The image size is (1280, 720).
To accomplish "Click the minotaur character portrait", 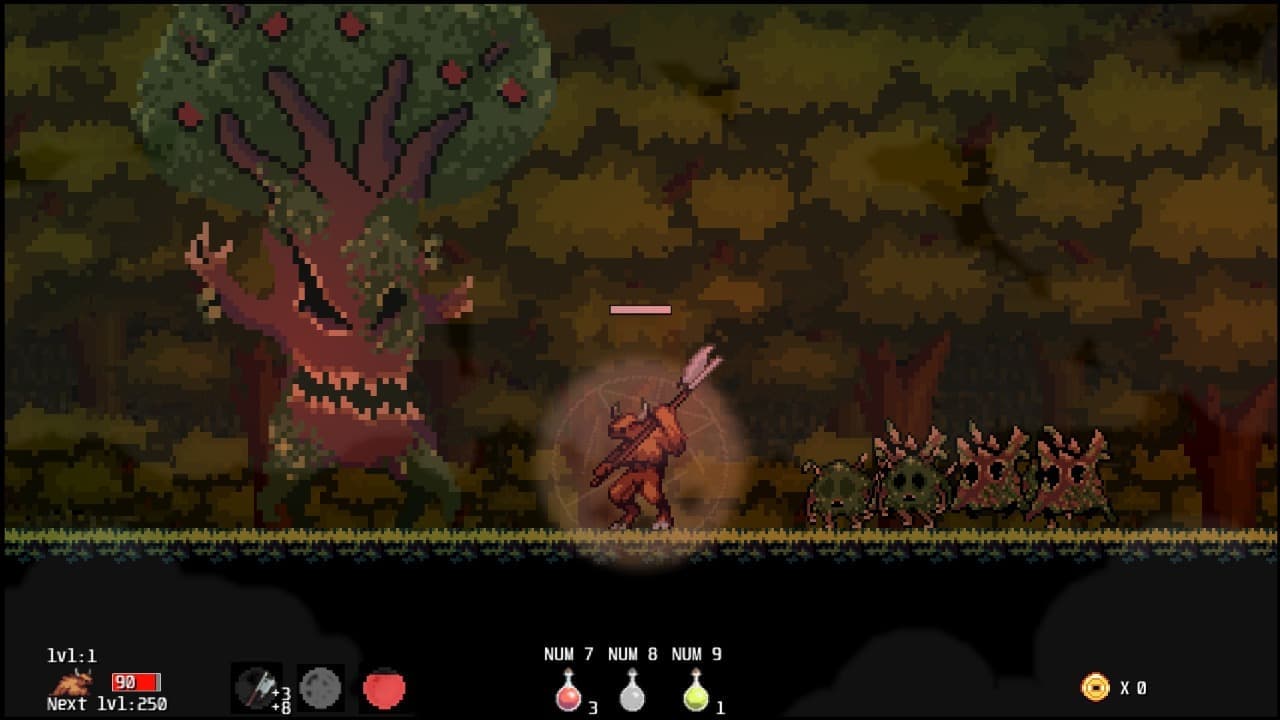I will coord(73,684).
